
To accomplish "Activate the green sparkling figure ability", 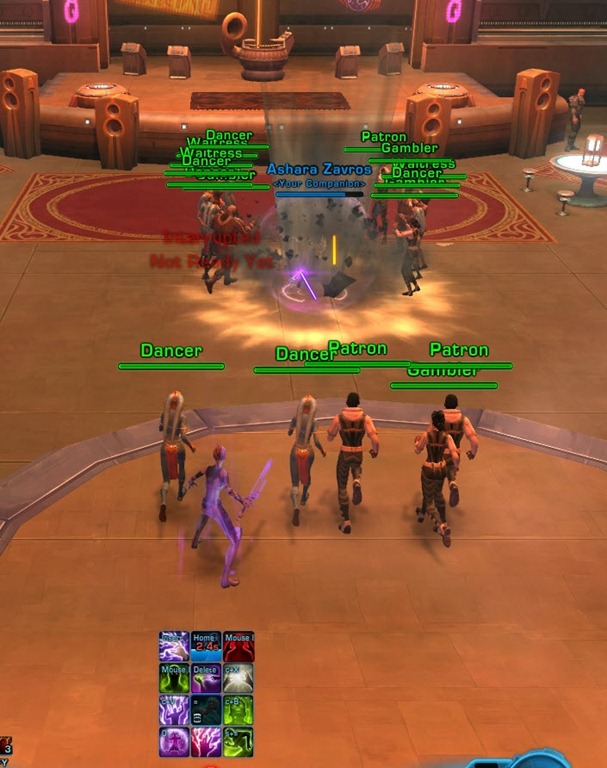I will click(x=238, y=710).
